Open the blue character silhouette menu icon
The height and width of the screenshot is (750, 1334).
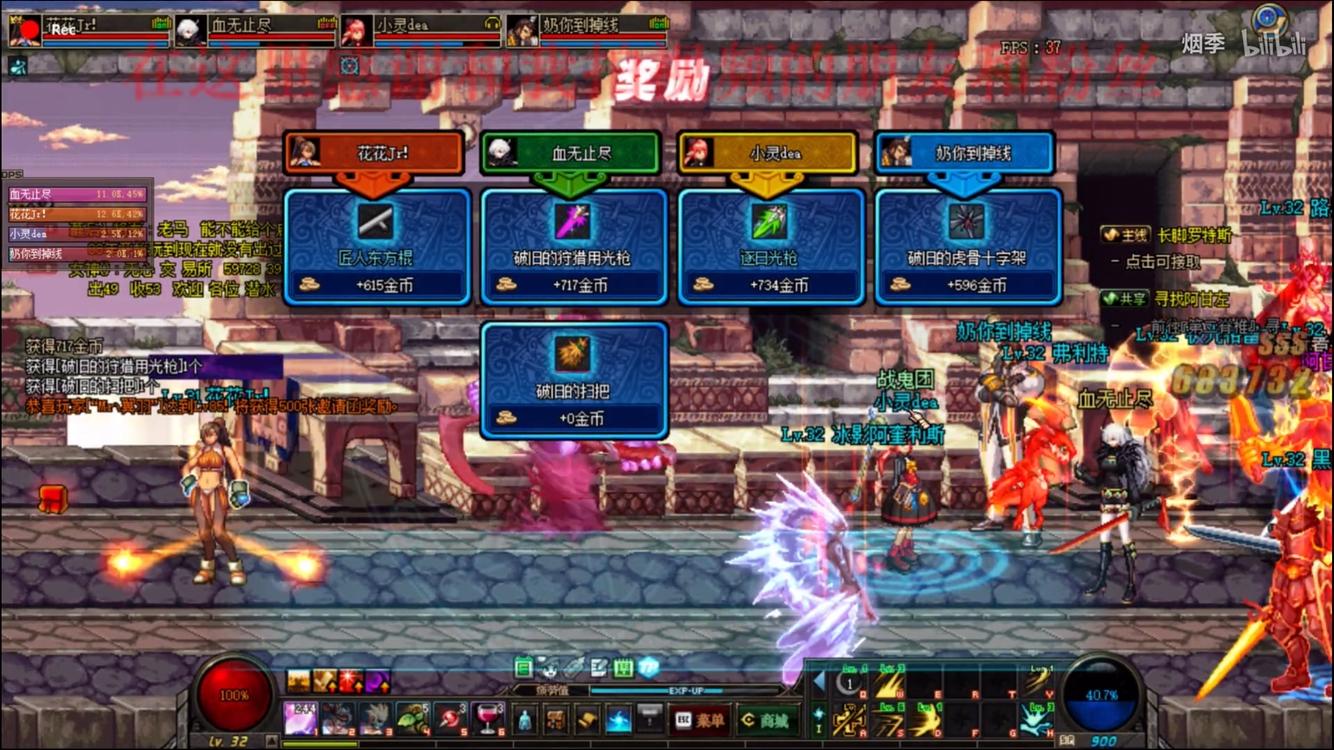[x=525, y=718]
